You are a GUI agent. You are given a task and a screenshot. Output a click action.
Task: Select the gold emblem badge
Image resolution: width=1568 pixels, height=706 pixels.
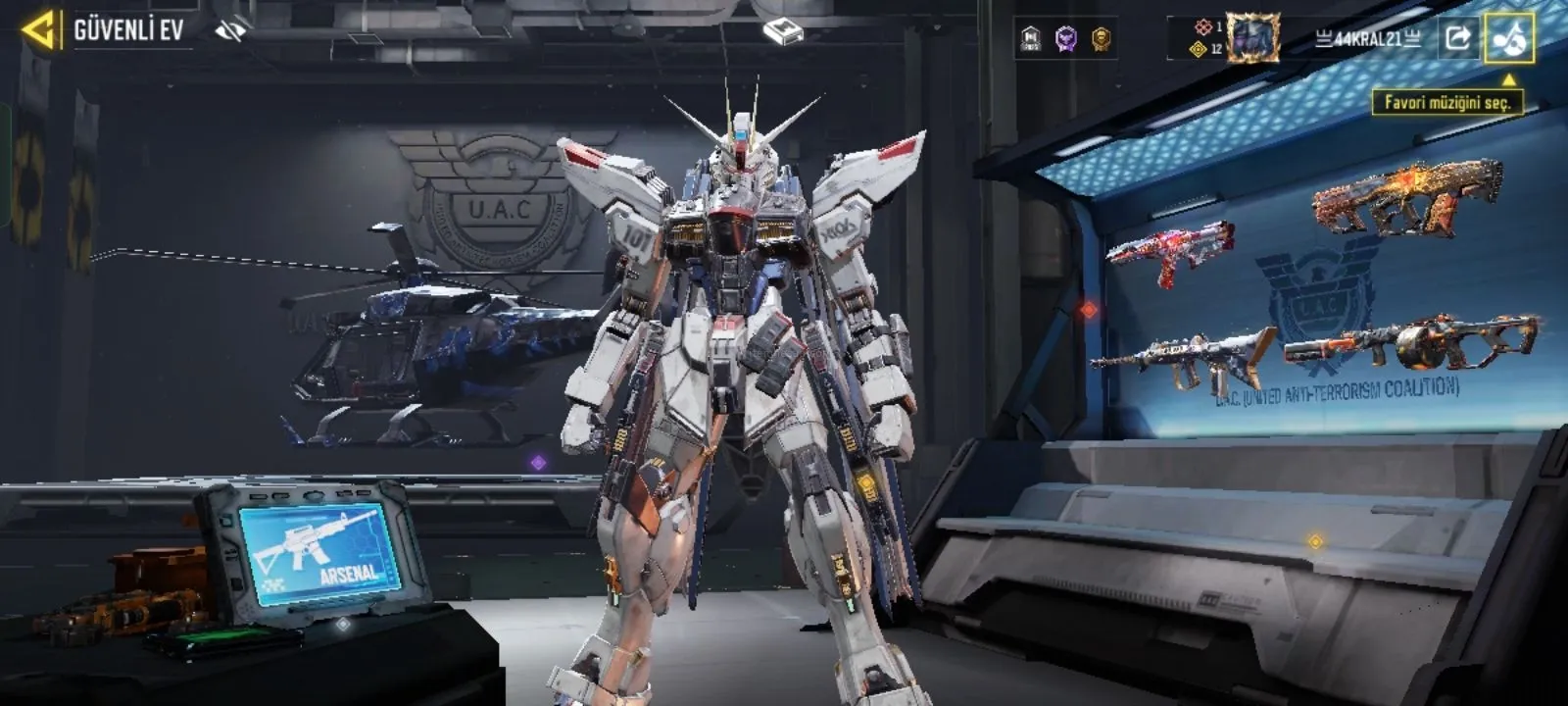(1102, 39)
